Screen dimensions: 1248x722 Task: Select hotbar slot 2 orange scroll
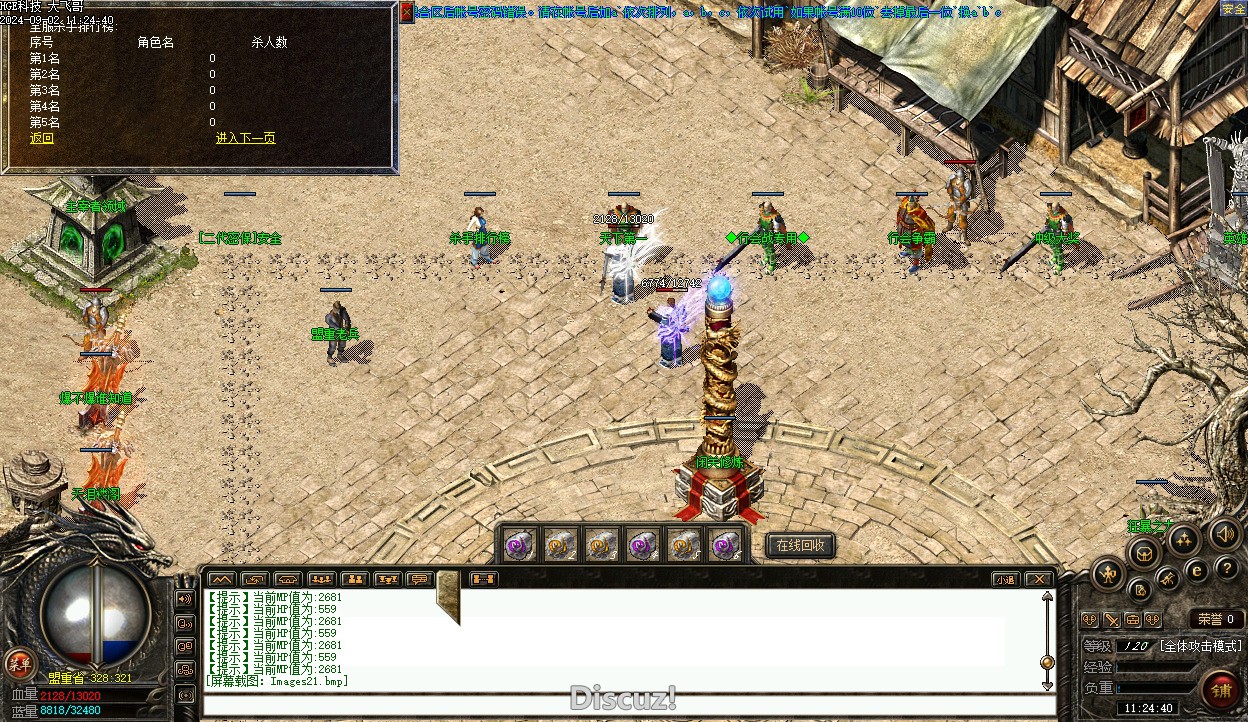pos(559,545)
